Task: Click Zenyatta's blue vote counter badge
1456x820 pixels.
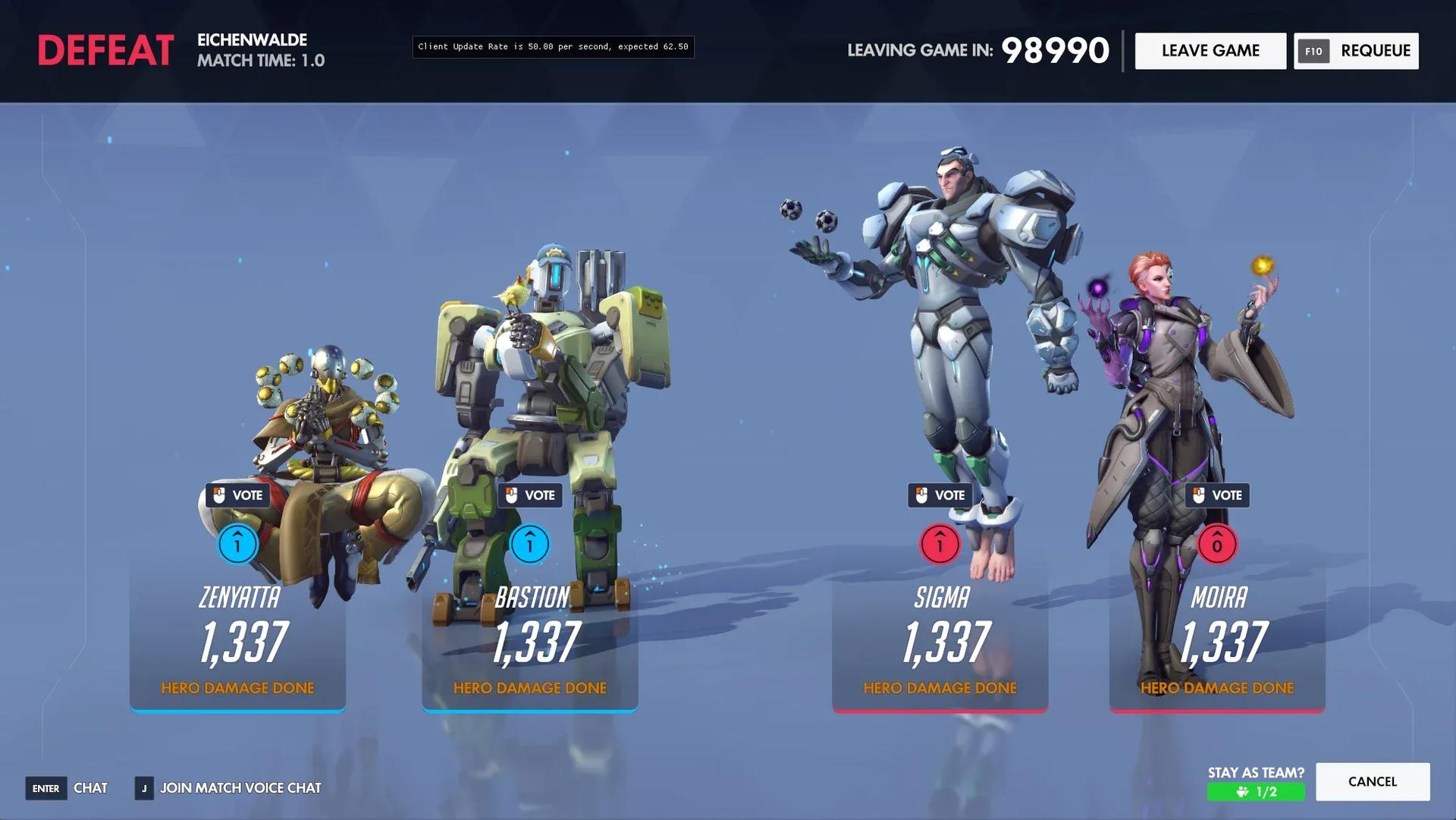Action: pos(237,545)
